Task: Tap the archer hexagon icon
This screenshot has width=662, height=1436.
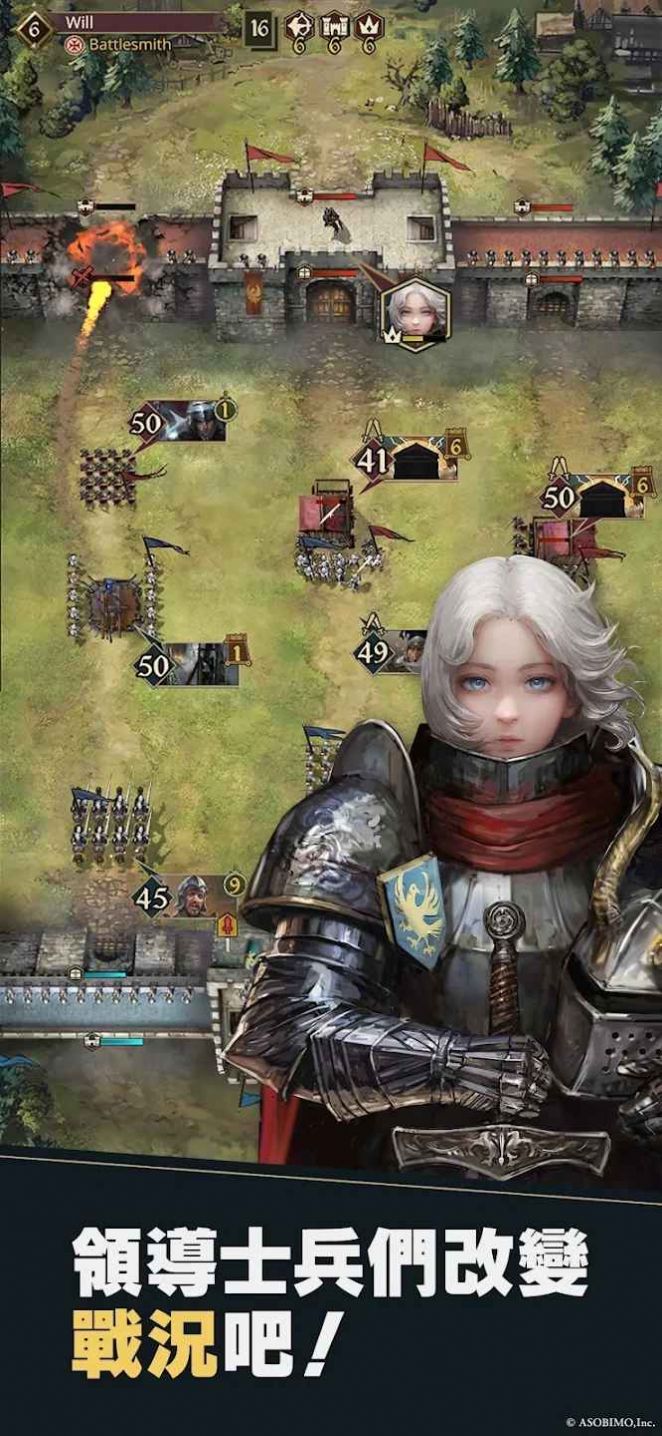Action: pos(299,25)
